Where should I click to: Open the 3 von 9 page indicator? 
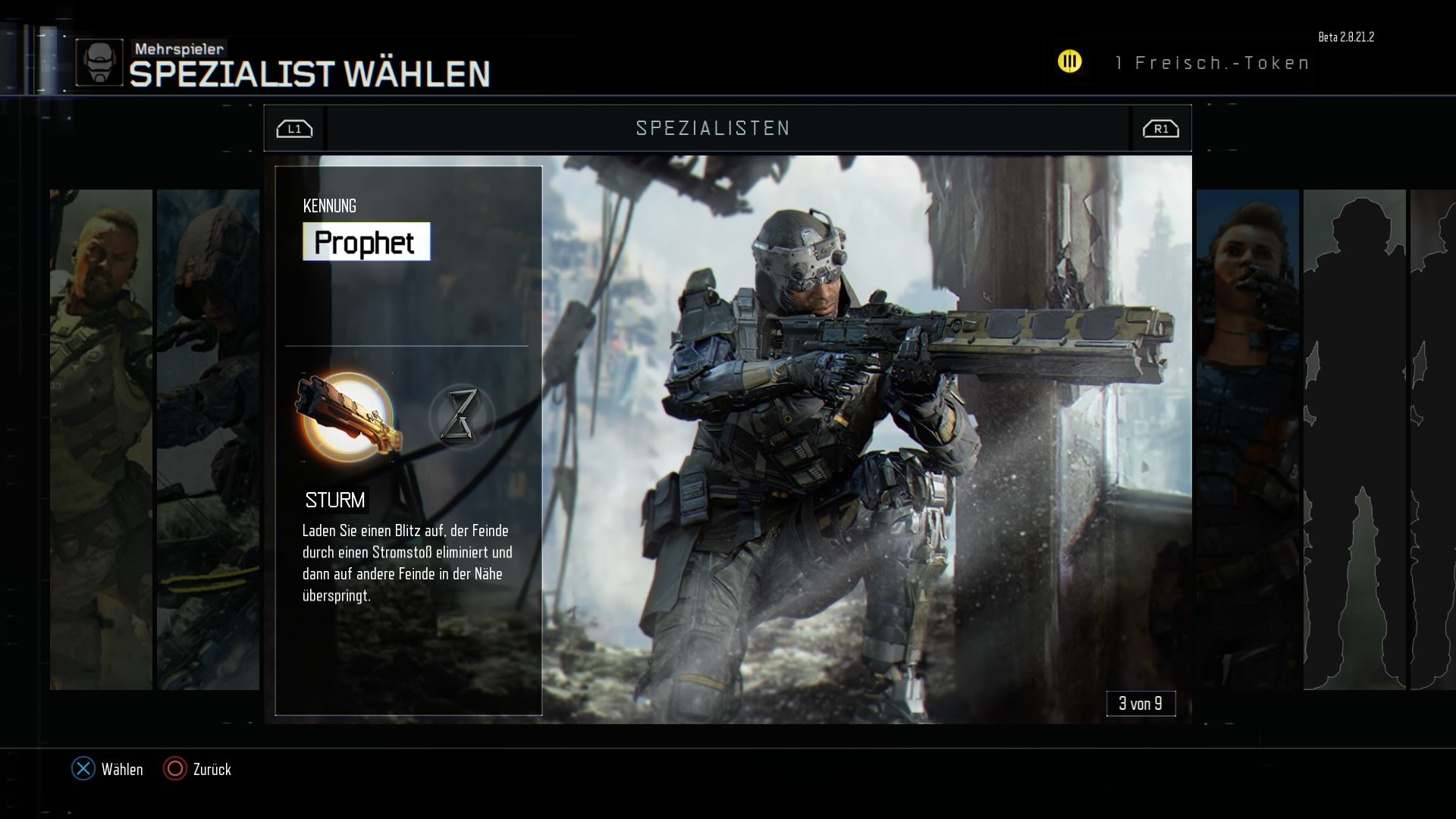point(1141,703)
